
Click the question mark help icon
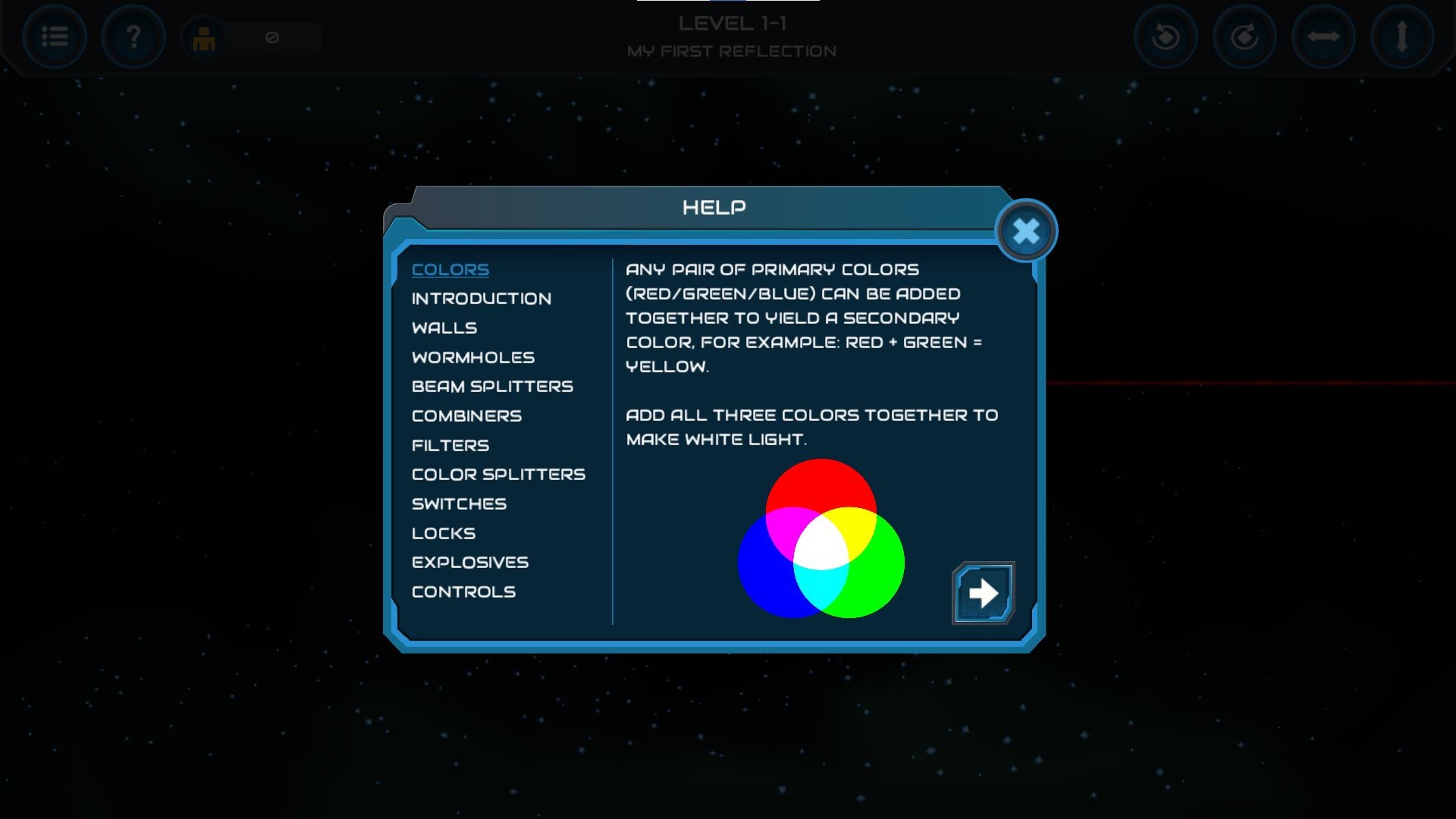133,38
